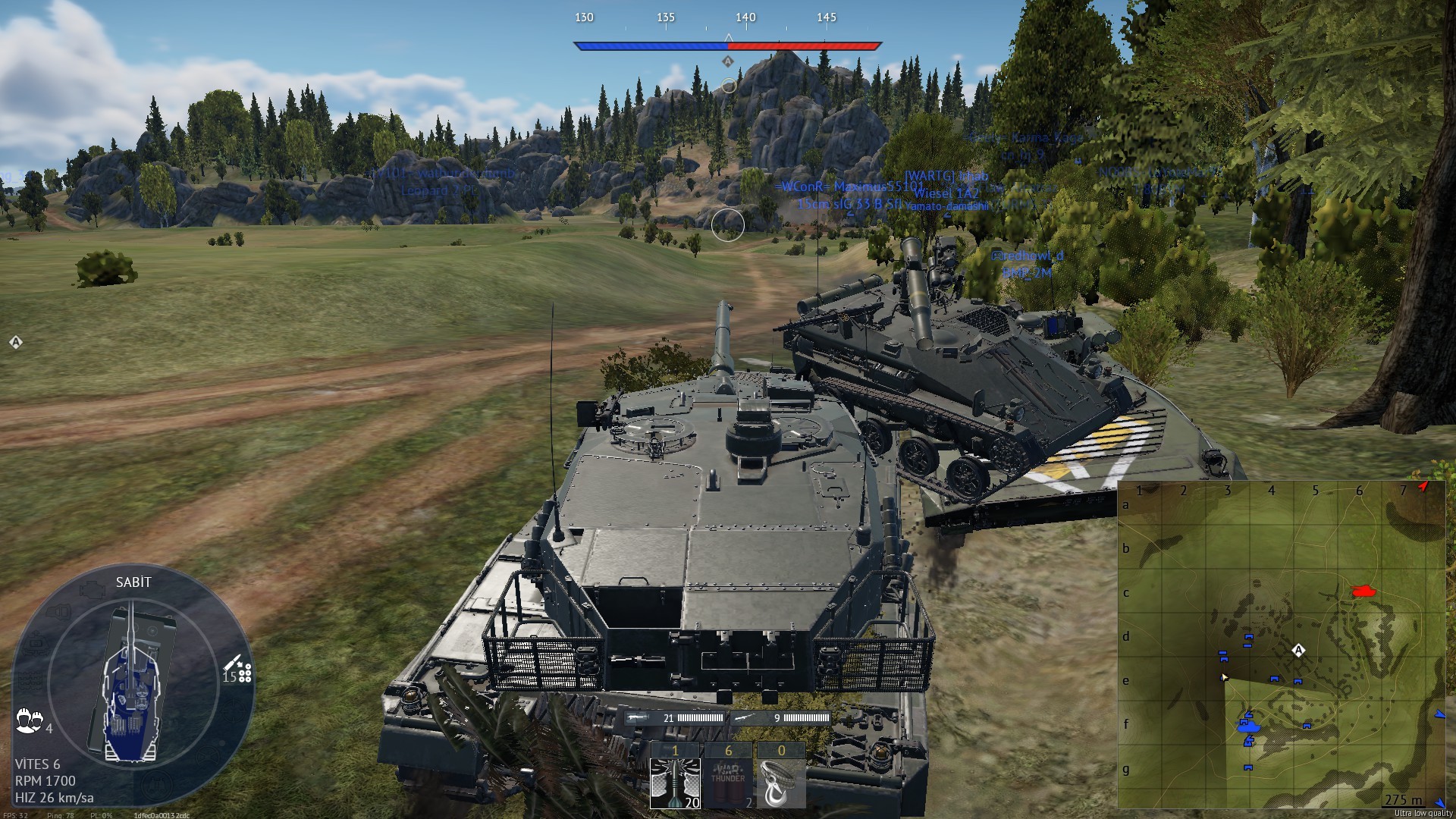Image resolution: width=1456 pixels, height=819 pixels.
Task: Click the machine gun ammo counter bar
Action: click(781, 717)
